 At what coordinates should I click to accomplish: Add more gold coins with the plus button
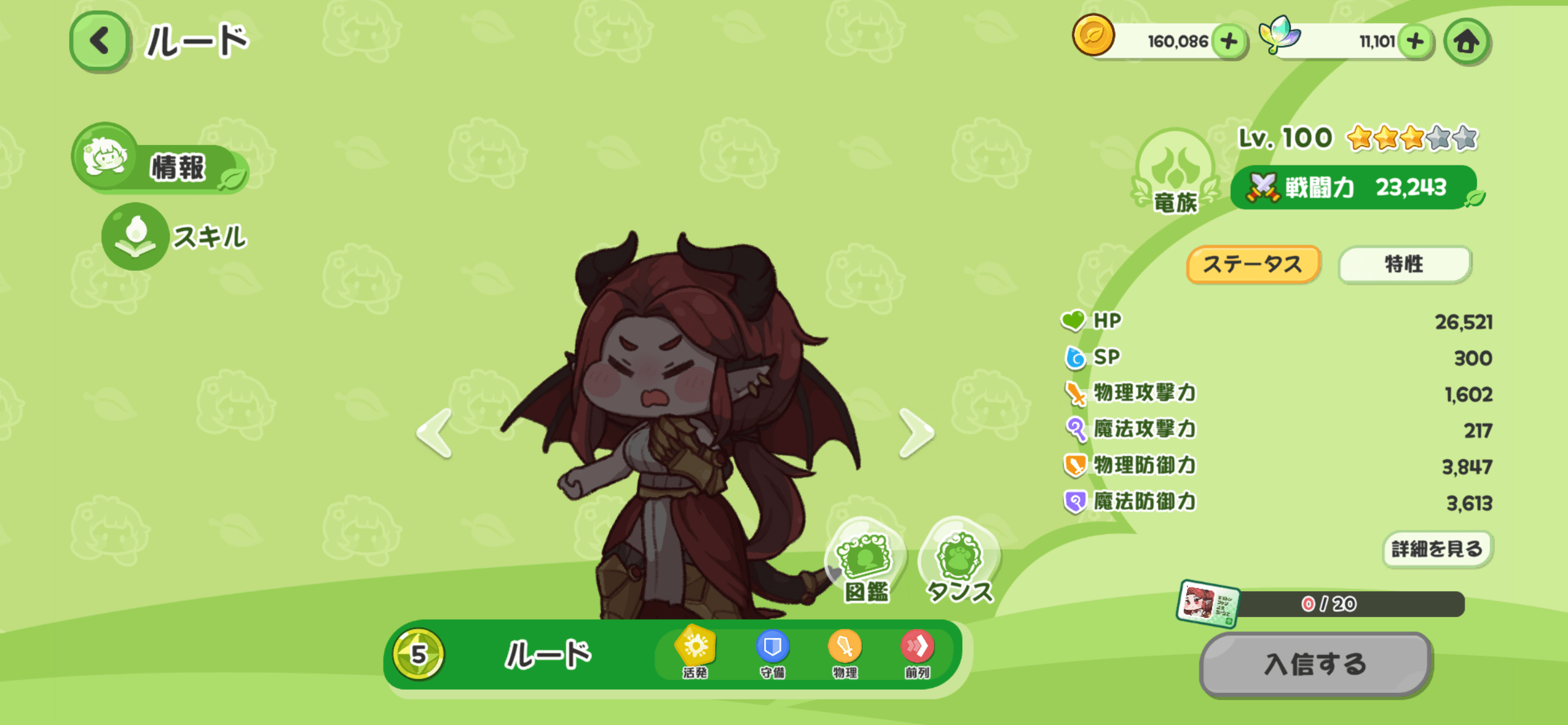pyautogui.click(x=1229, y=42)
